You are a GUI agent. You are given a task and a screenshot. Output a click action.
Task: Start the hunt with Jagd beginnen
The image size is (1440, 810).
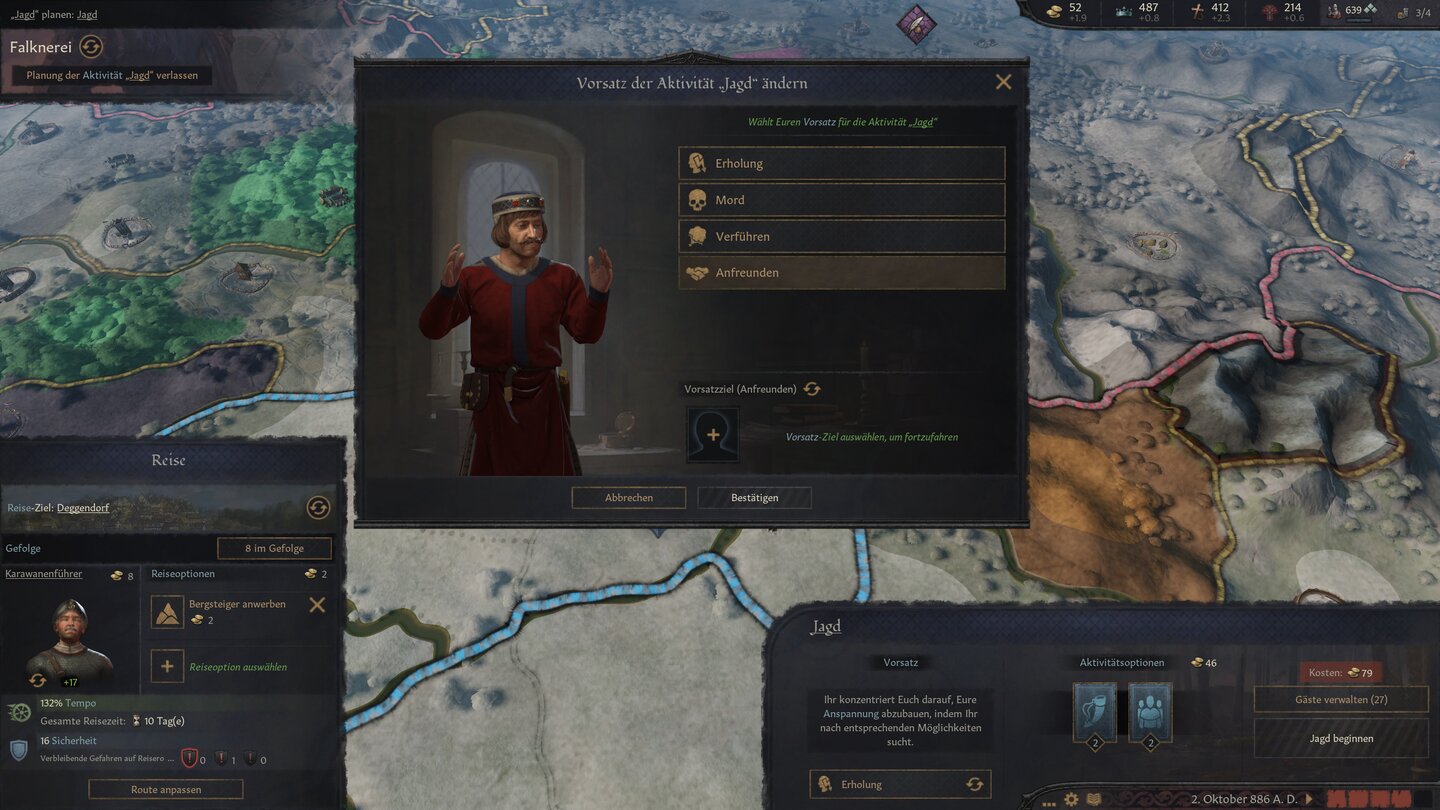click(1341, 739)
